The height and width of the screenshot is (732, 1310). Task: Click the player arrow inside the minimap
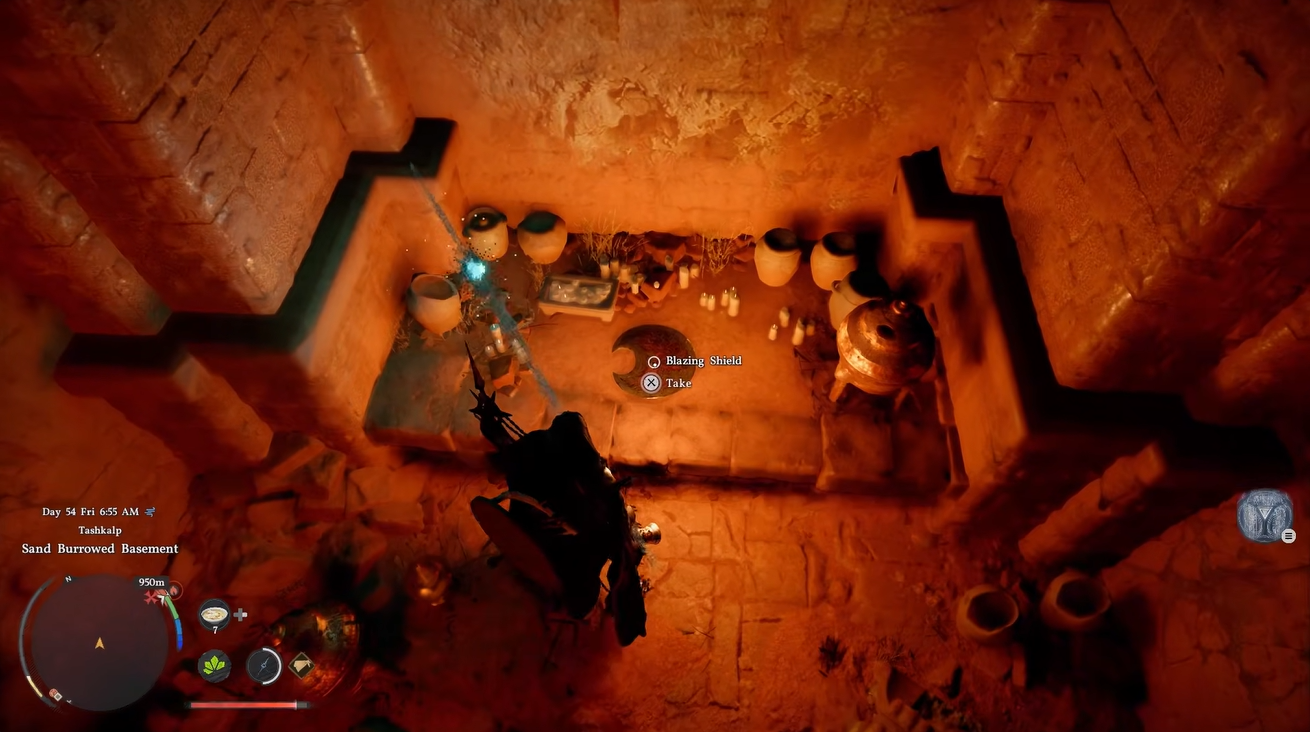coord(99,644)
